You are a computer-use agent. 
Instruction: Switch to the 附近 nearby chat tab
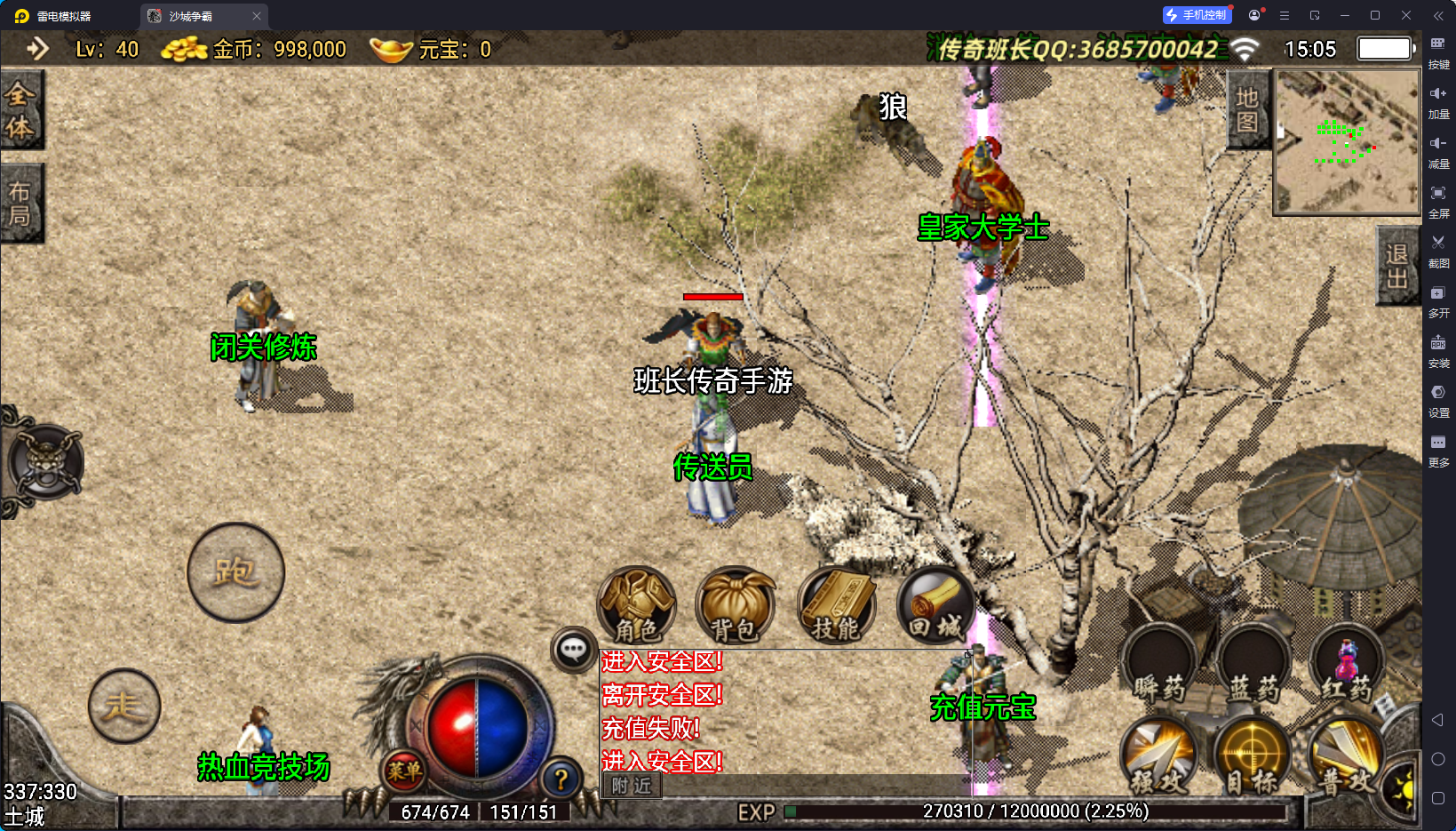(x=632, y=786)
